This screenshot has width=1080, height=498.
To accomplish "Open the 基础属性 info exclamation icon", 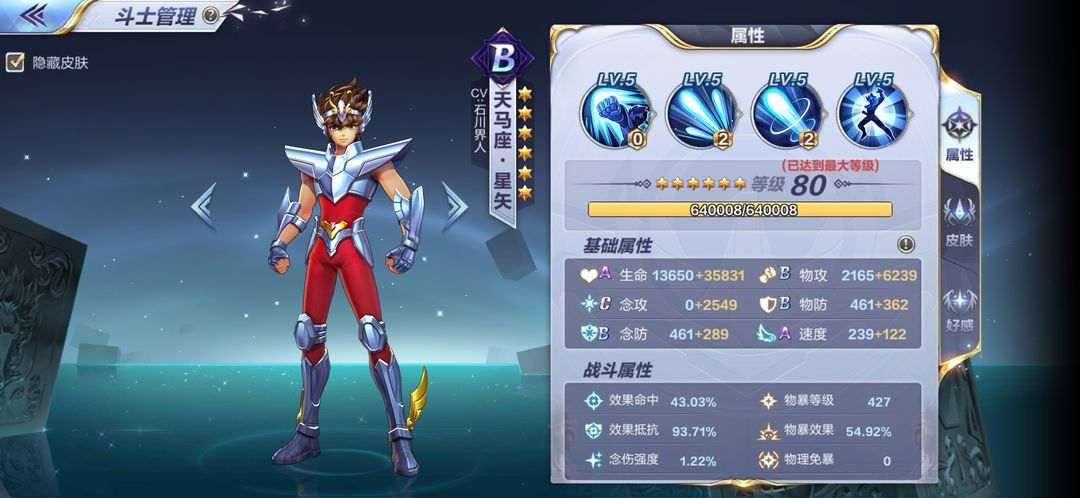I will pos(906,244).
